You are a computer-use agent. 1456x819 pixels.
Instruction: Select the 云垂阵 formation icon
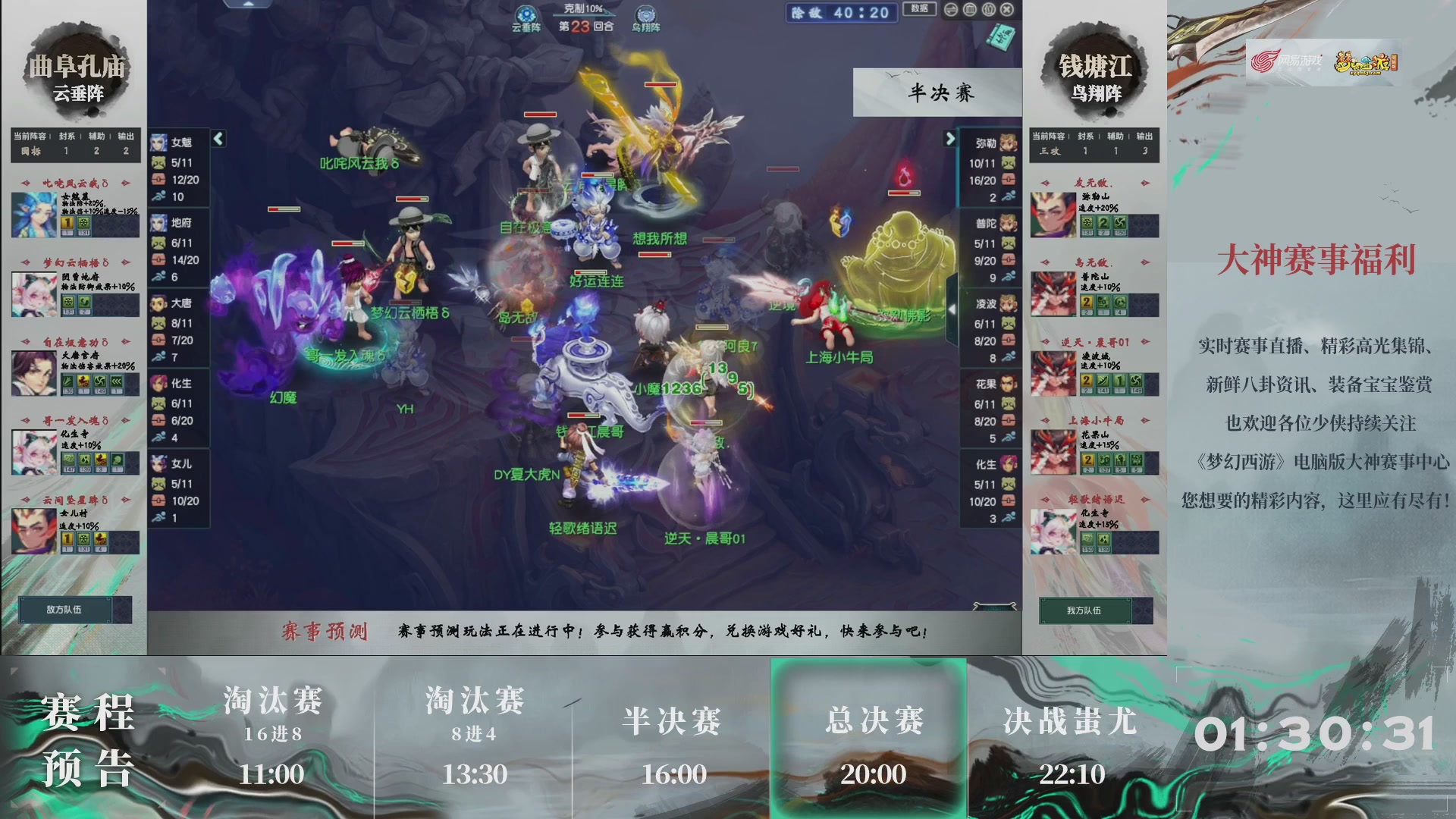coord(526,14)
